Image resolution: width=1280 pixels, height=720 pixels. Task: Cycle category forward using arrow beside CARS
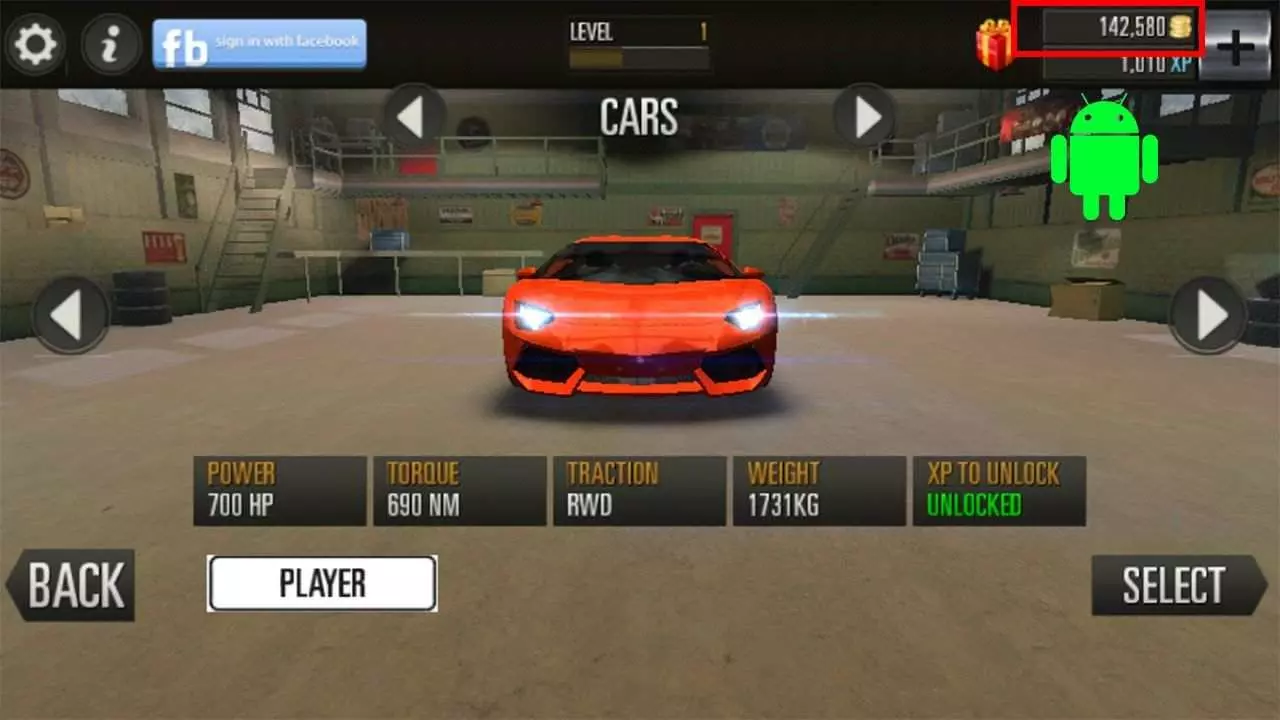pos(865,118)
